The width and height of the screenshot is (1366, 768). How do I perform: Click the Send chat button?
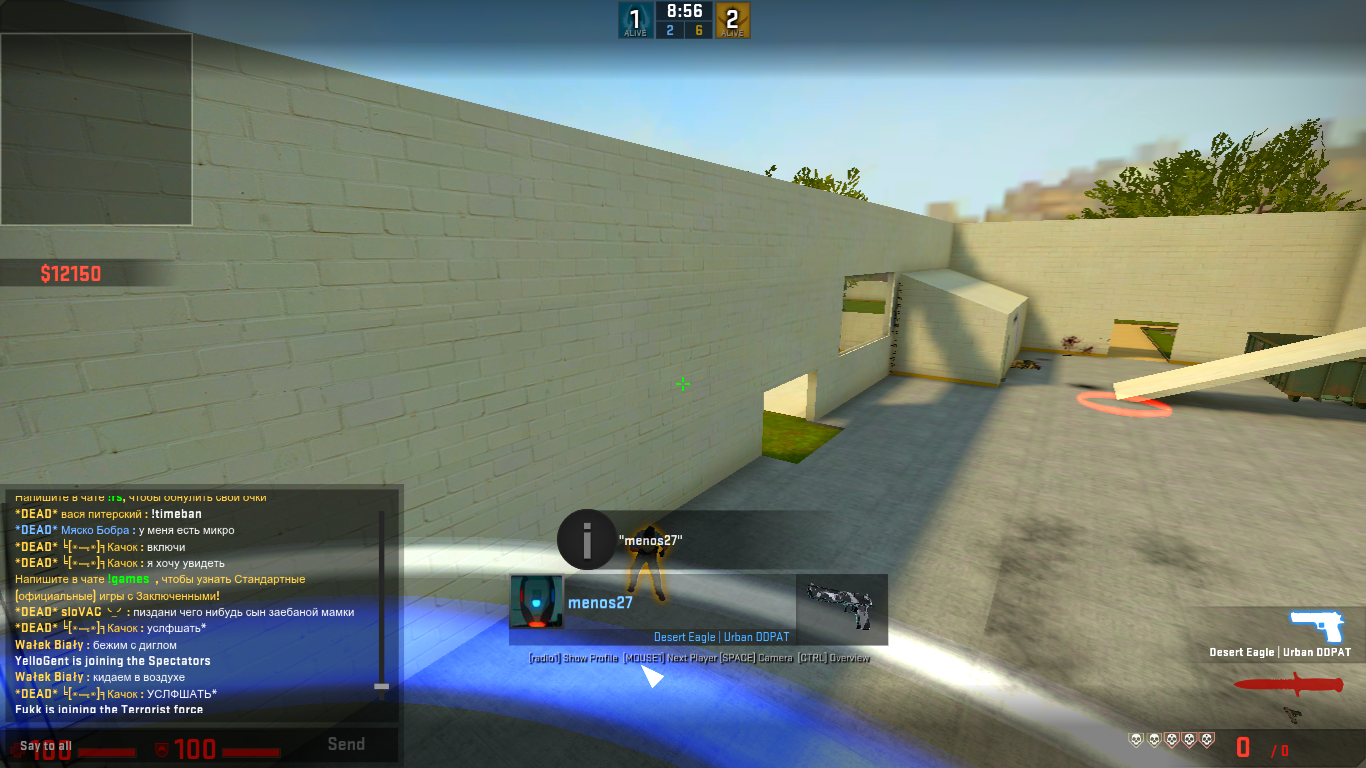(346, 744)
